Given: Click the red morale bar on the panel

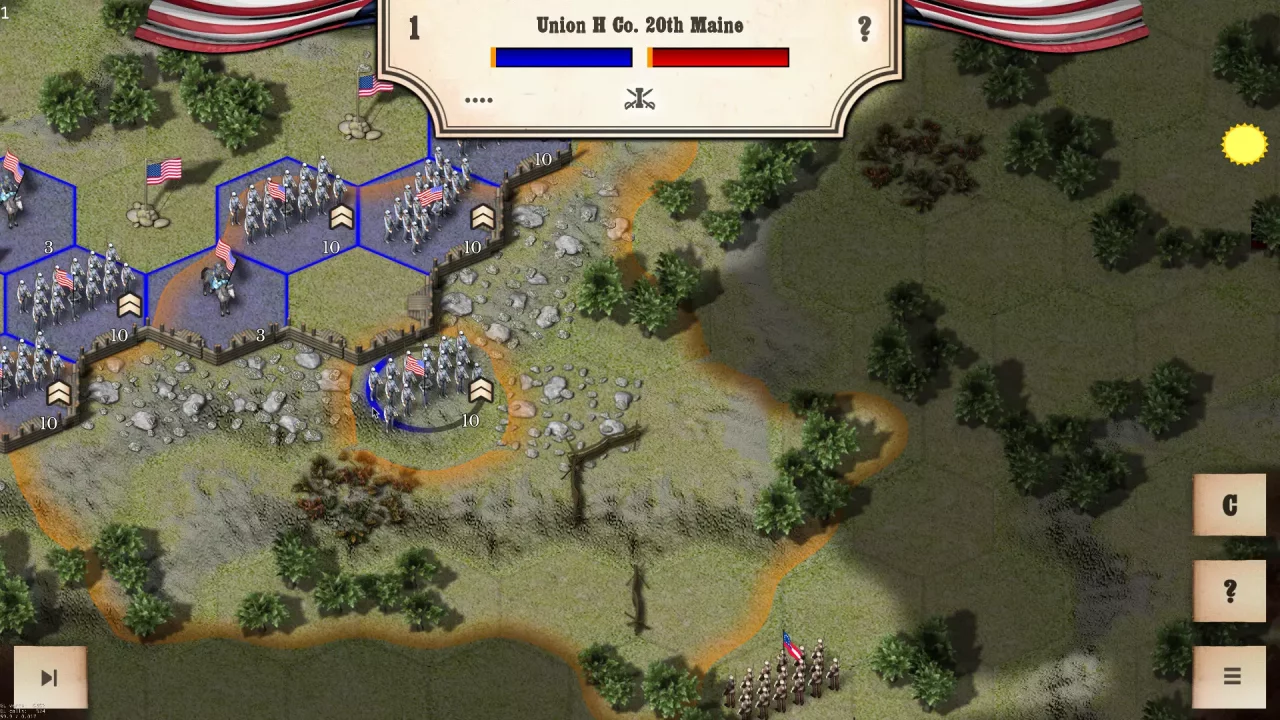Looking at the screenshot, I should point(718,57).
